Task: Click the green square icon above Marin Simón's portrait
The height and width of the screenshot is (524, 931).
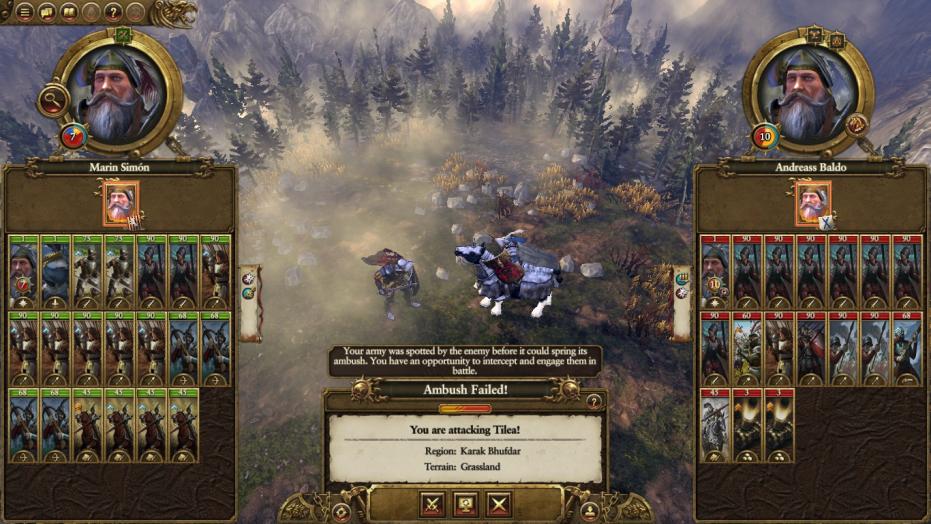Action: [x=123, y=35]
